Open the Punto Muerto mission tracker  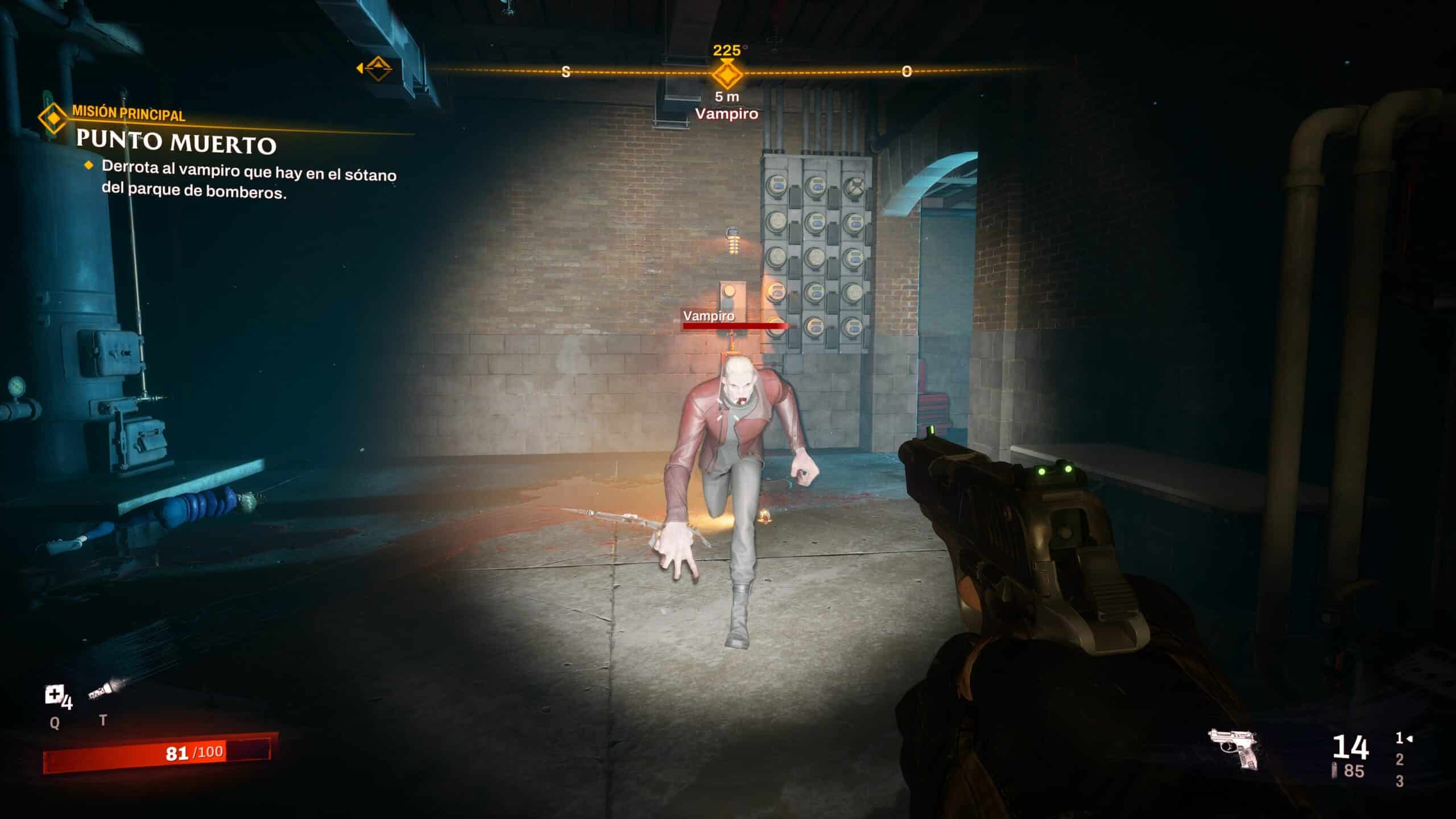176,142
